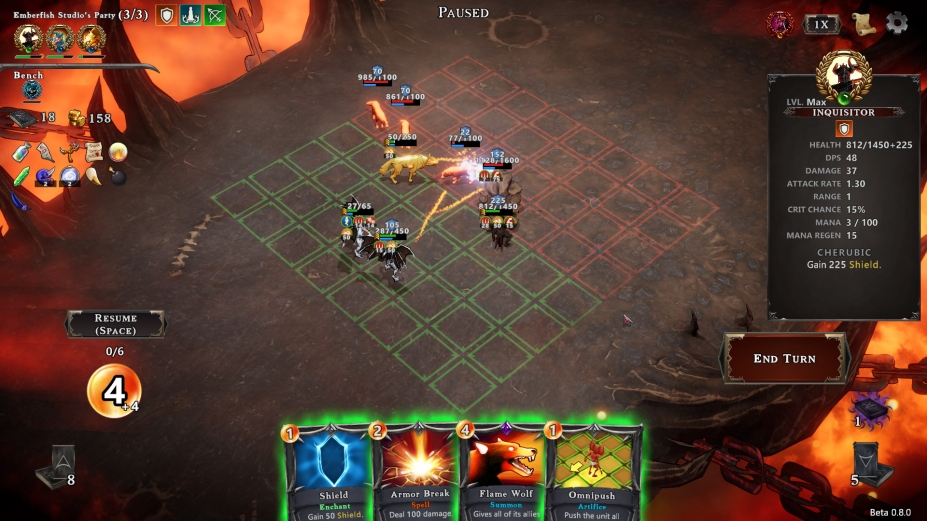
Task: Inspect the black bomb relic
Action: (118, 178)
